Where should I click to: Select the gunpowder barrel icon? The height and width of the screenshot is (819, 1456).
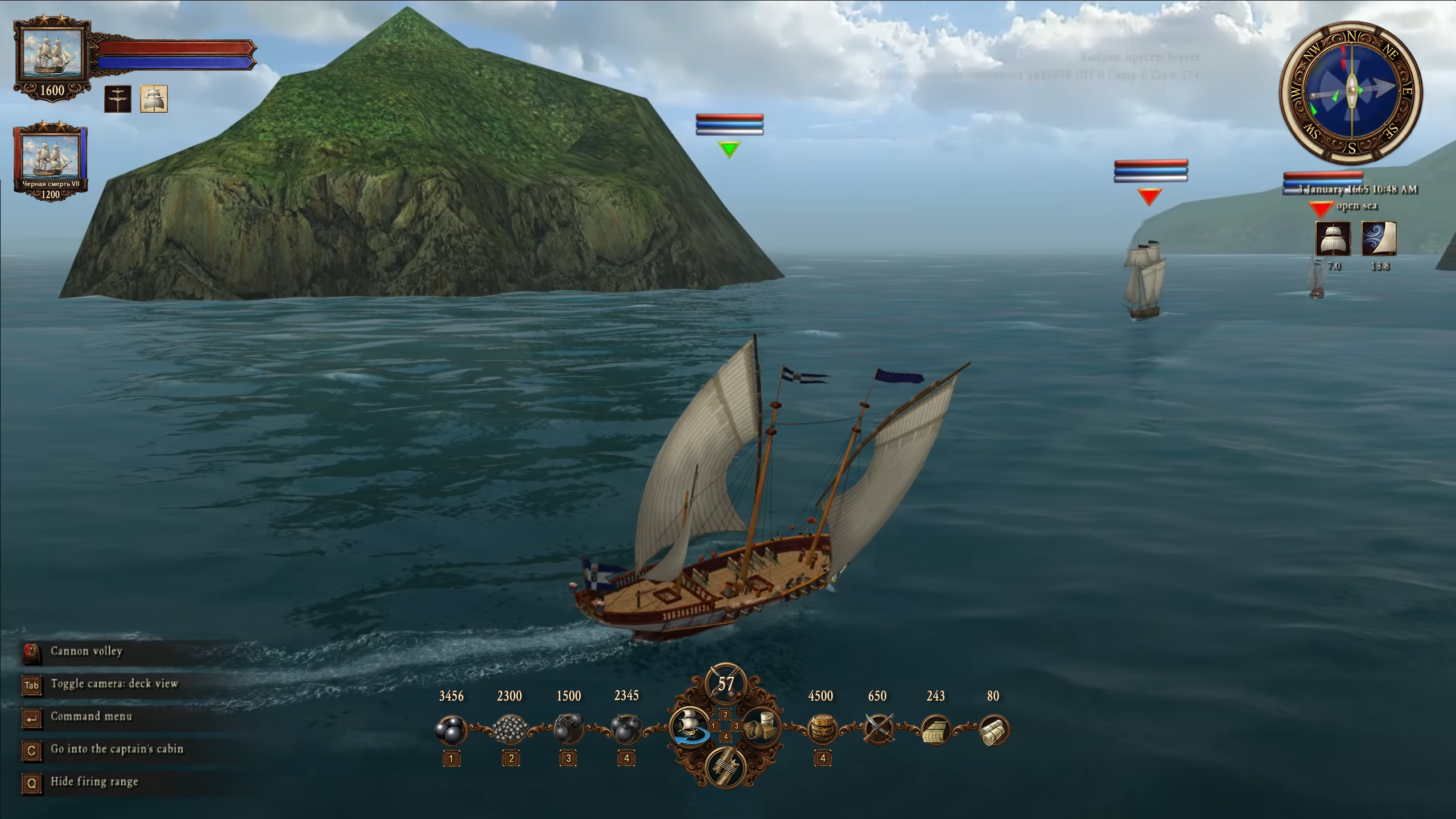pyautogui.click(x=822, y=730)
